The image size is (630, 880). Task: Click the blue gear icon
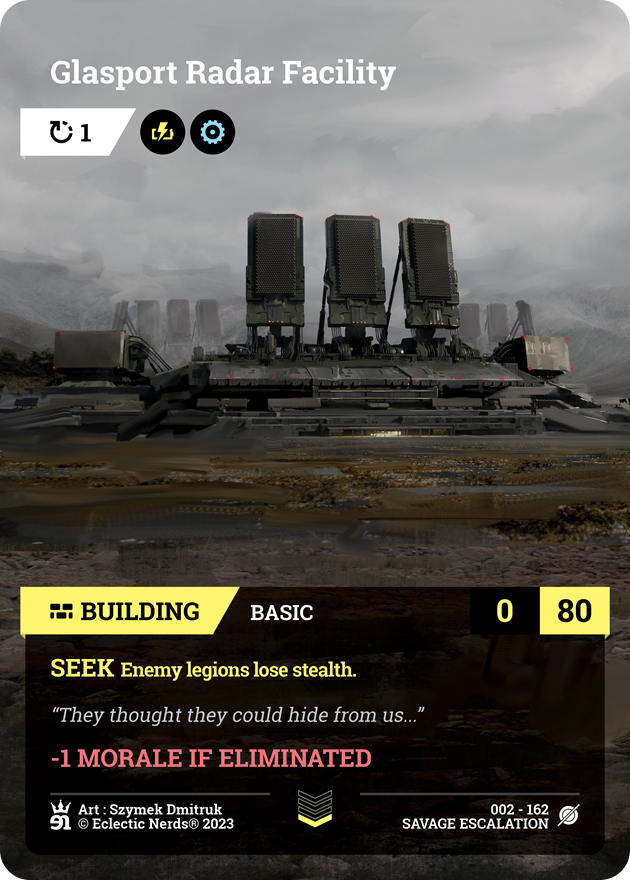[212, 132]
